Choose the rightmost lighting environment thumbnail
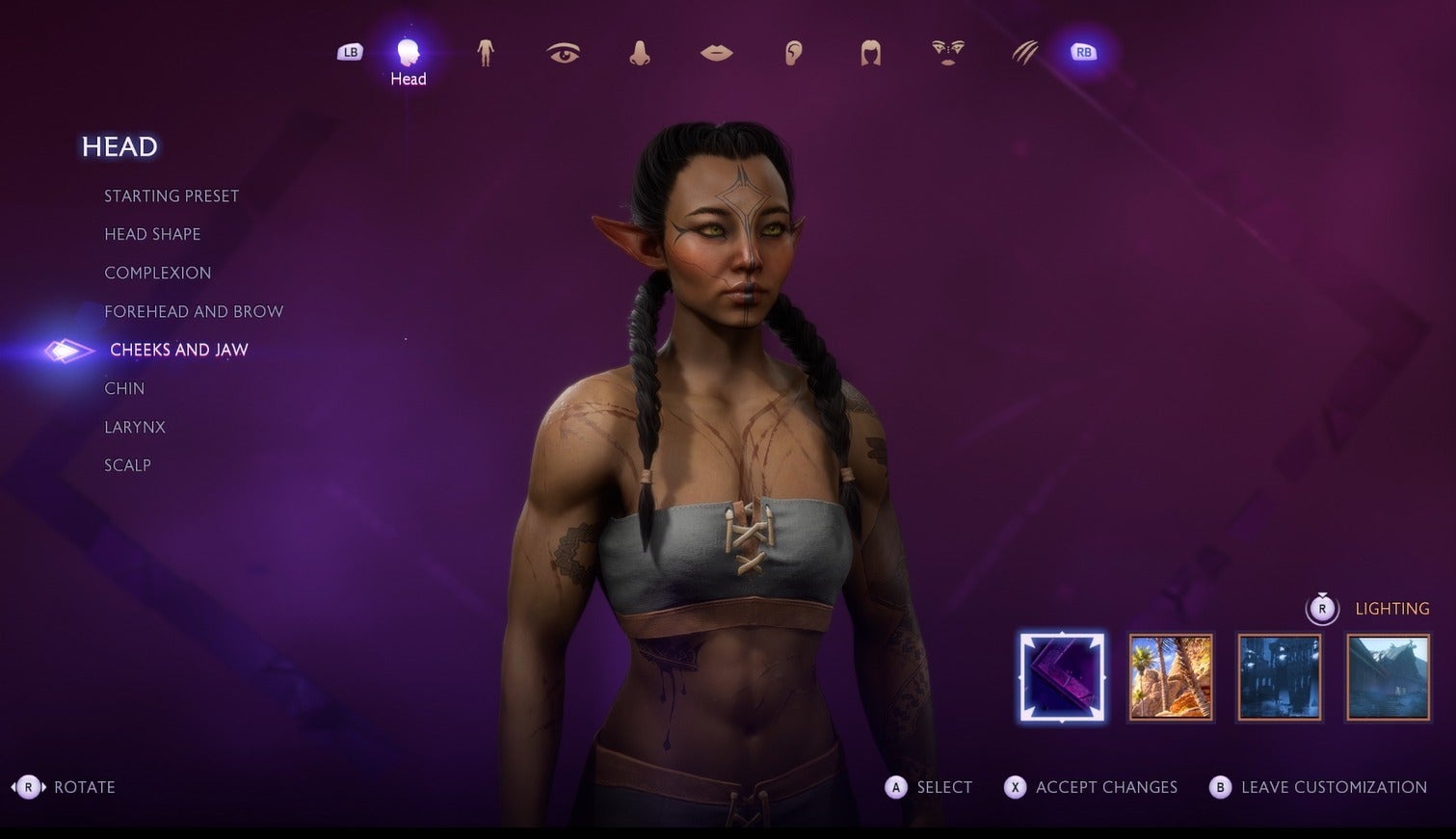The image size is (1456, 839). point(1387,676)
